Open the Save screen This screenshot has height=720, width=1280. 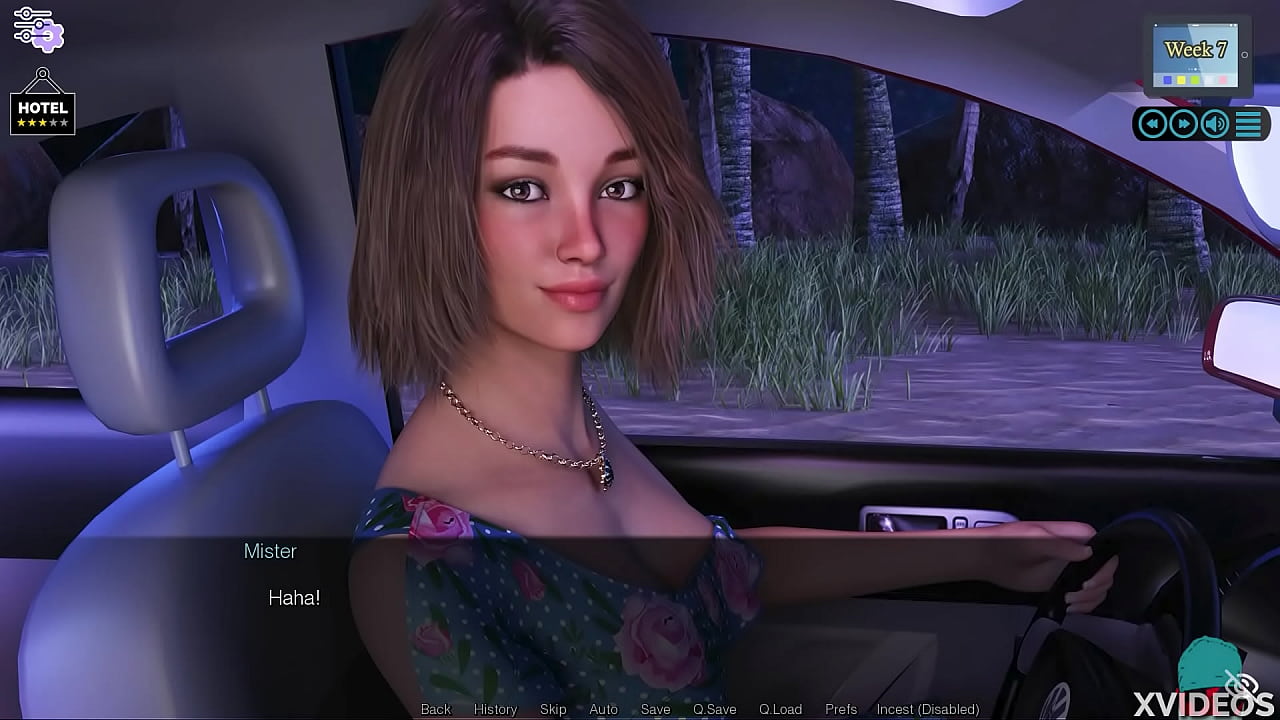(x=655, y=709)
